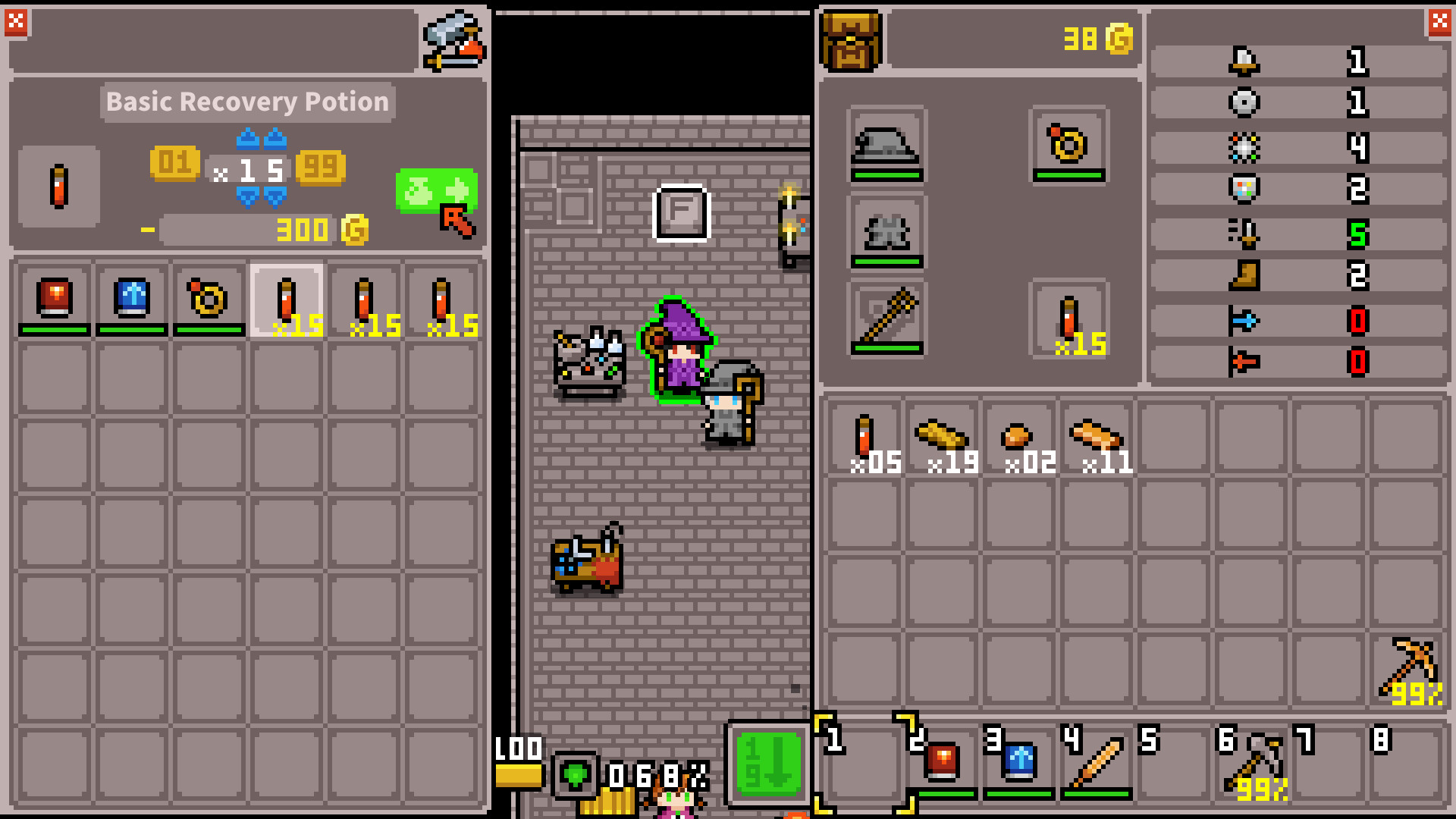Set purchase quantity to minimum 01
This screenshot has height=819, width=1456.
[176, 165]
